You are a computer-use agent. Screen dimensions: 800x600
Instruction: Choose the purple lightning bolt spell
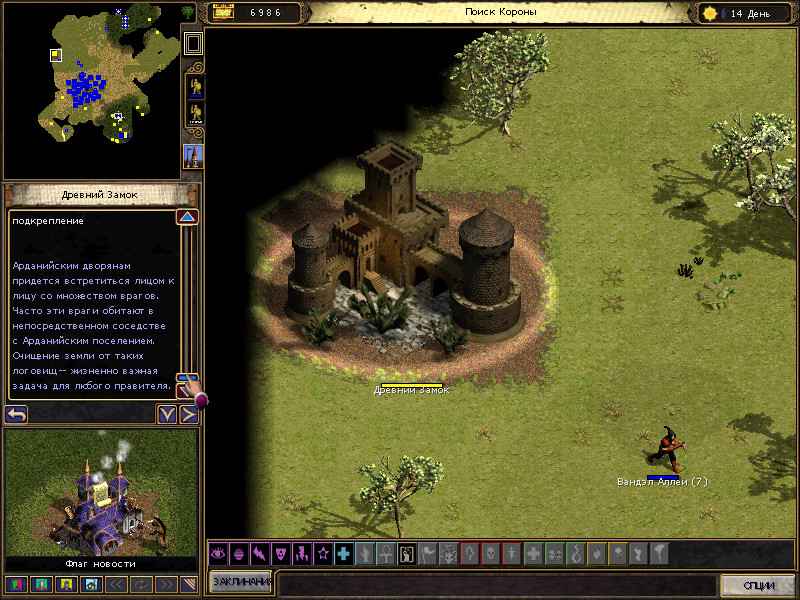click(260, 553)
